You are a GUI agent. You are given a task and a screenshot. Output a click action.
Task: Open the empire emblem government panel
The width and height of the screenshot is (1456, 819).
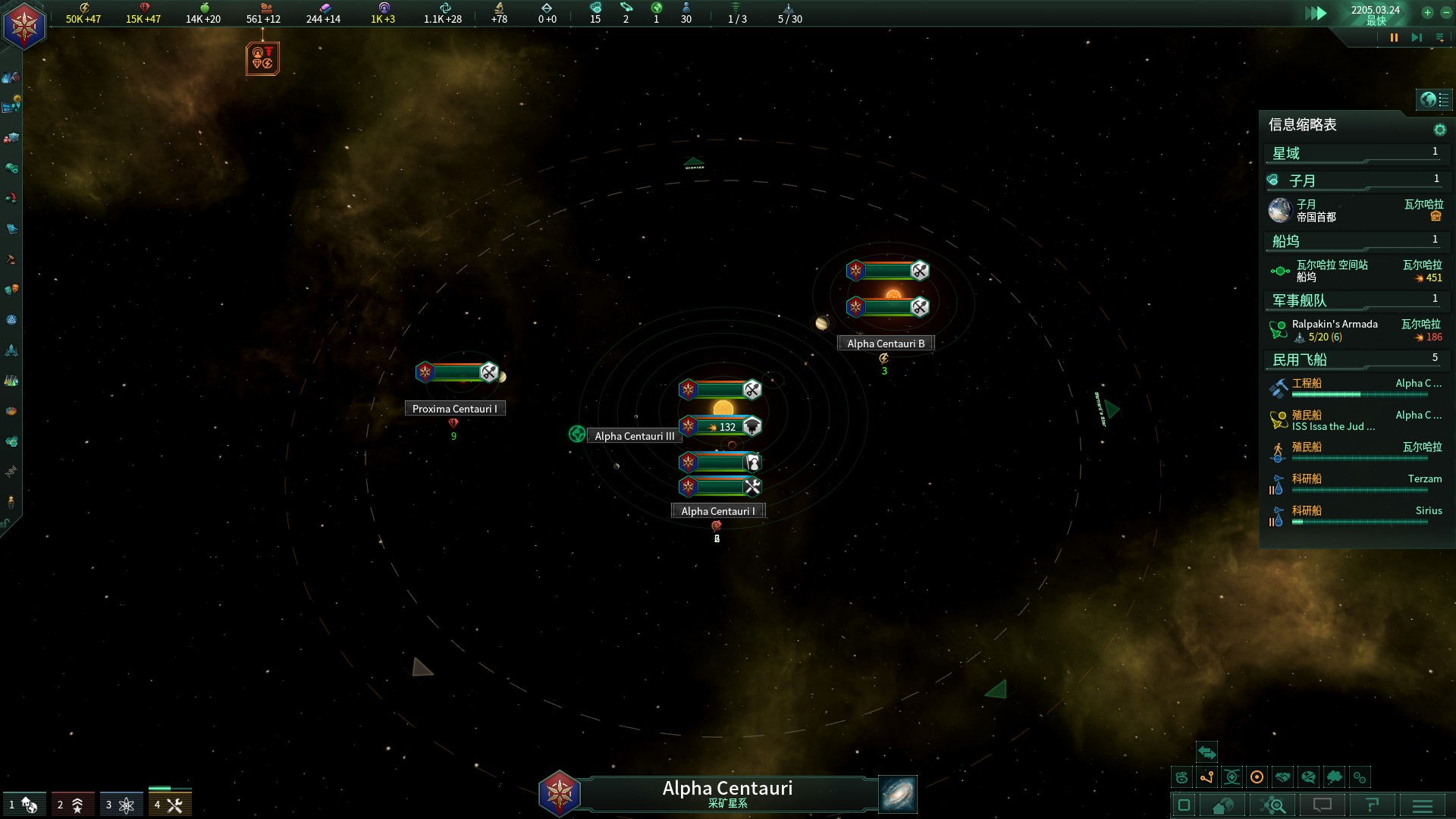(x=25, y=25)
